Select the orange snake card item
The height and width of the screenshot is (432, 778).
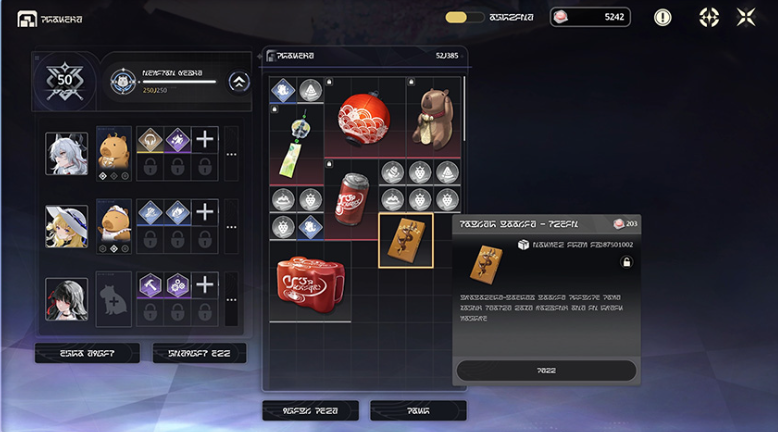point(405,240)
